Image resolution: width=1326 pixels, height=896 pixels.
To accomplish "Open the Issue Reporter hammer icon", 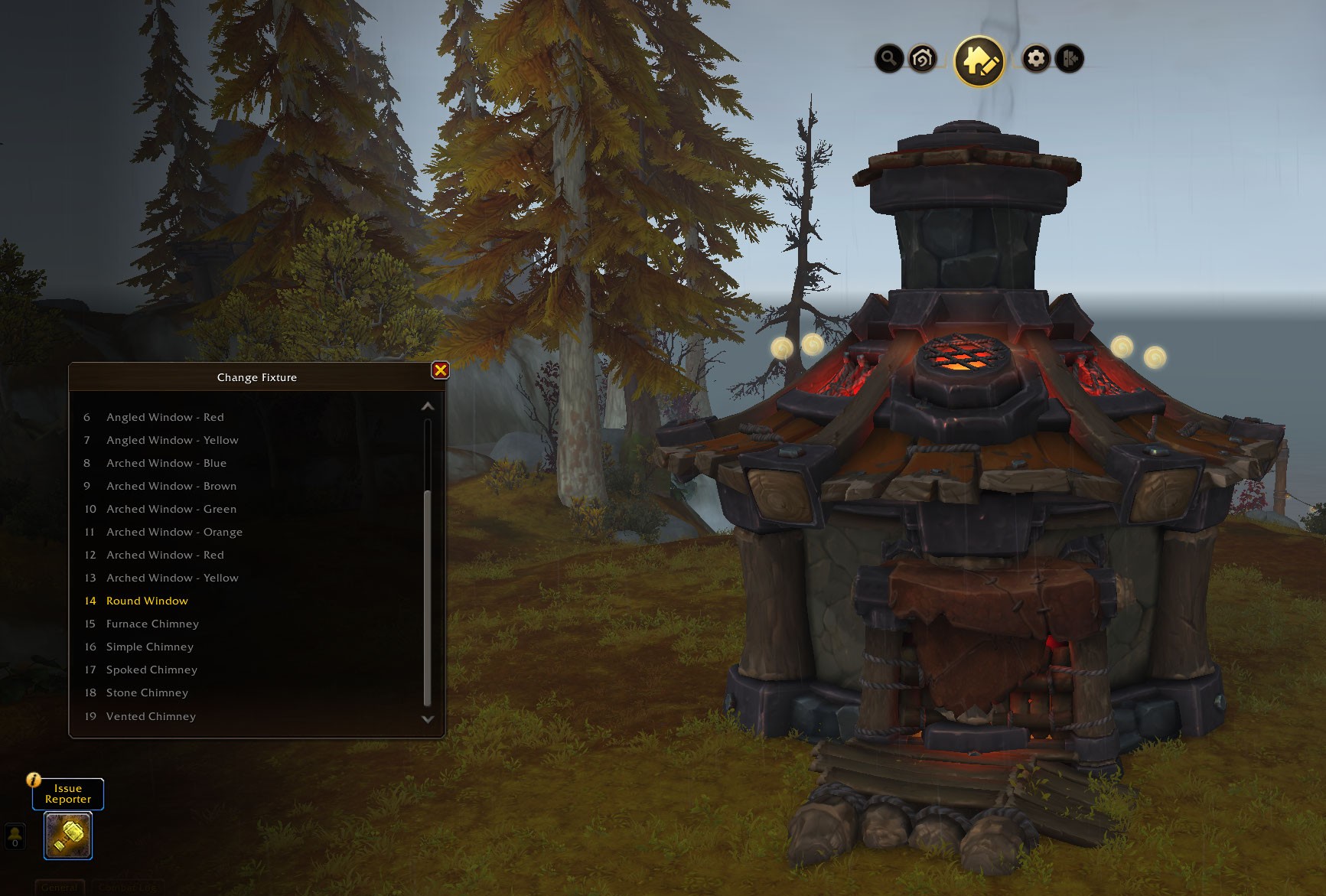I will pos(68,836).
